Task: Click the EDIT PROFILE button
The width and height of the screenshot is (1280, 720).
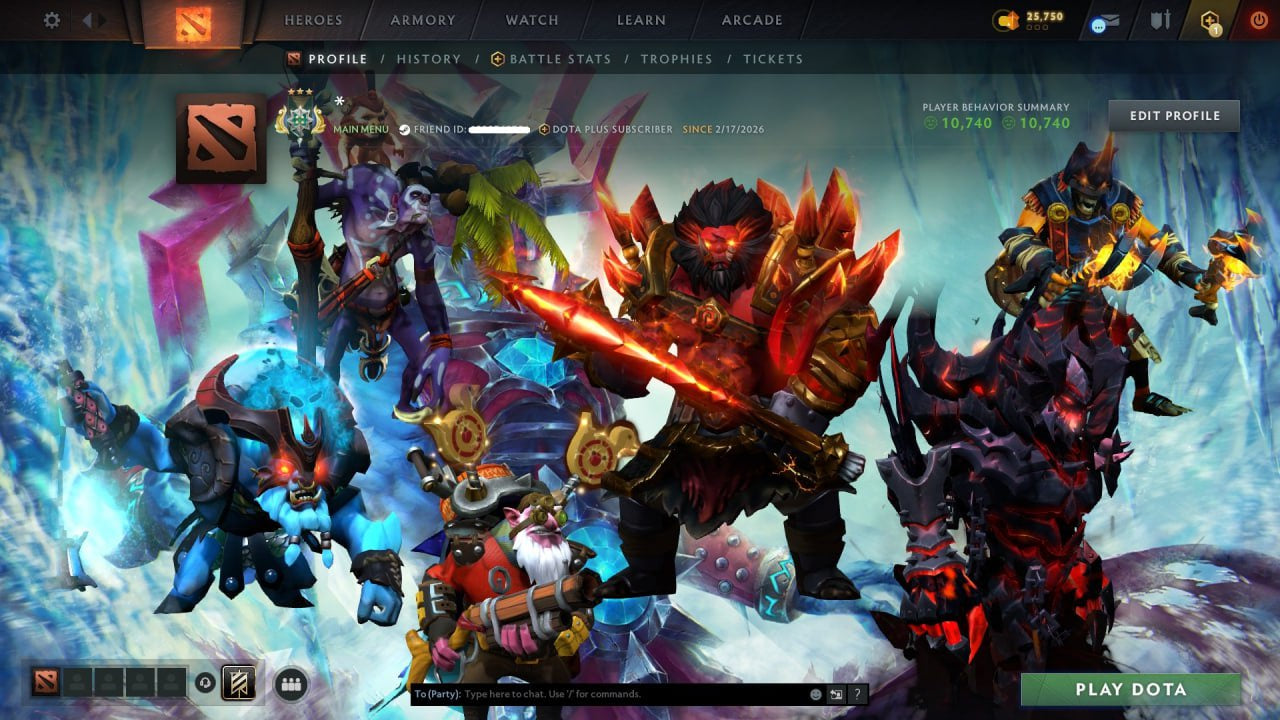Action: pyautogui.click(x=1175, y=115)
